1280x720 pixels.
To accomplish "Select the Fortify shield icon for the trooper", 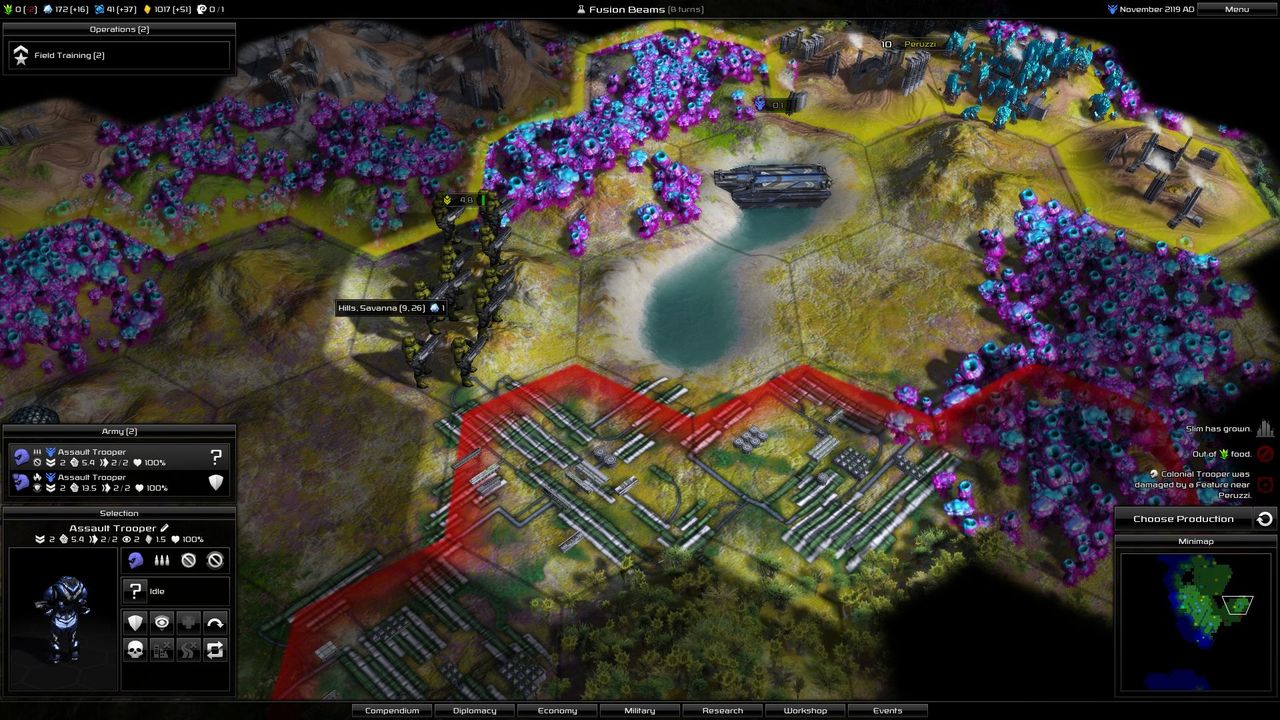I will coord(137,622).
